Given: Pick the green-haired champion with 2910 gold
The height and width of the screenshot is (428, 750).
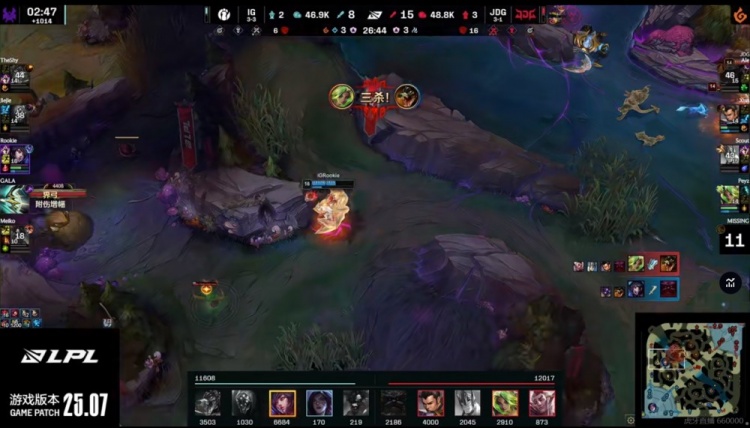Looking at the screenshot, I should [x=505, y=403].
